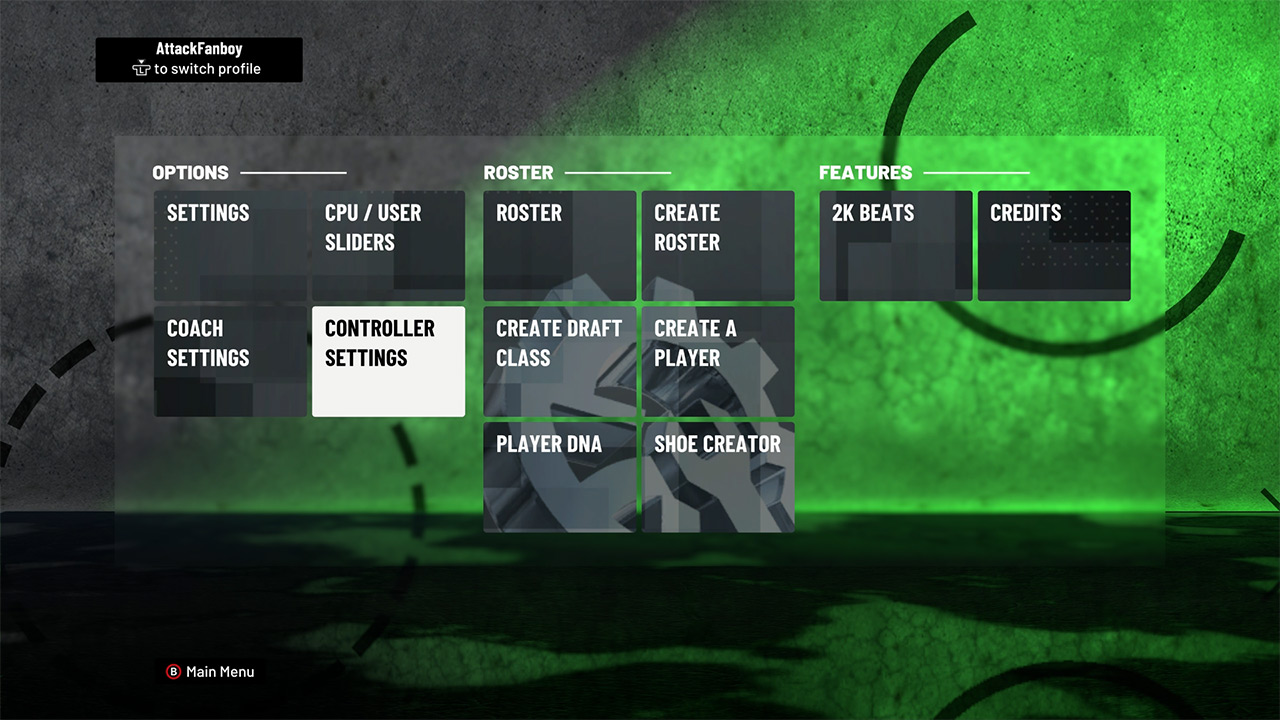Open the Player DNA tile
The image size is (1280, 720).
pyautogui.click(x=559, y=477)
